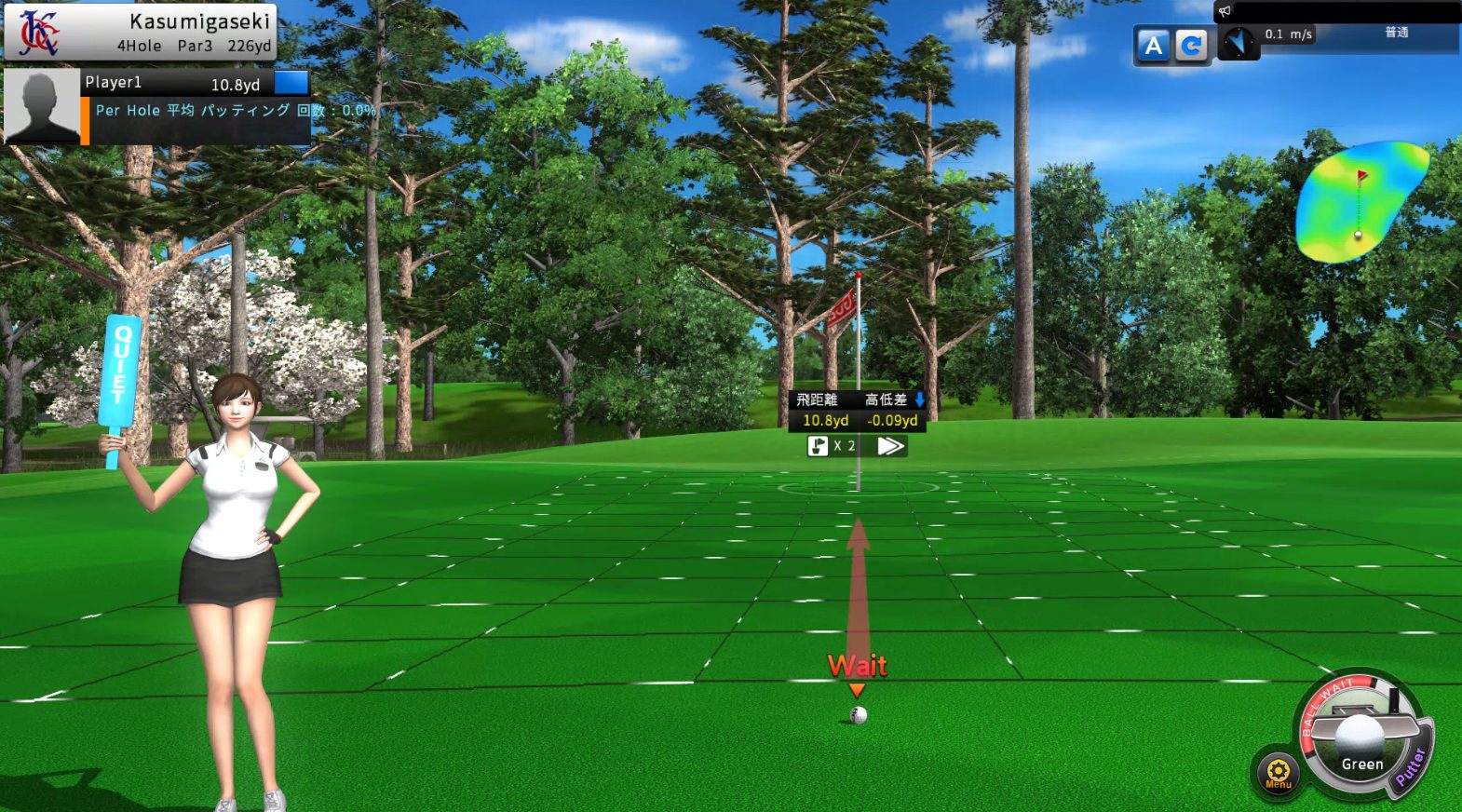Image resolution: width=1462 pixels, height=812 pixels.
Task: Click the megaphone announcement icon
Action: (1225, 11)
